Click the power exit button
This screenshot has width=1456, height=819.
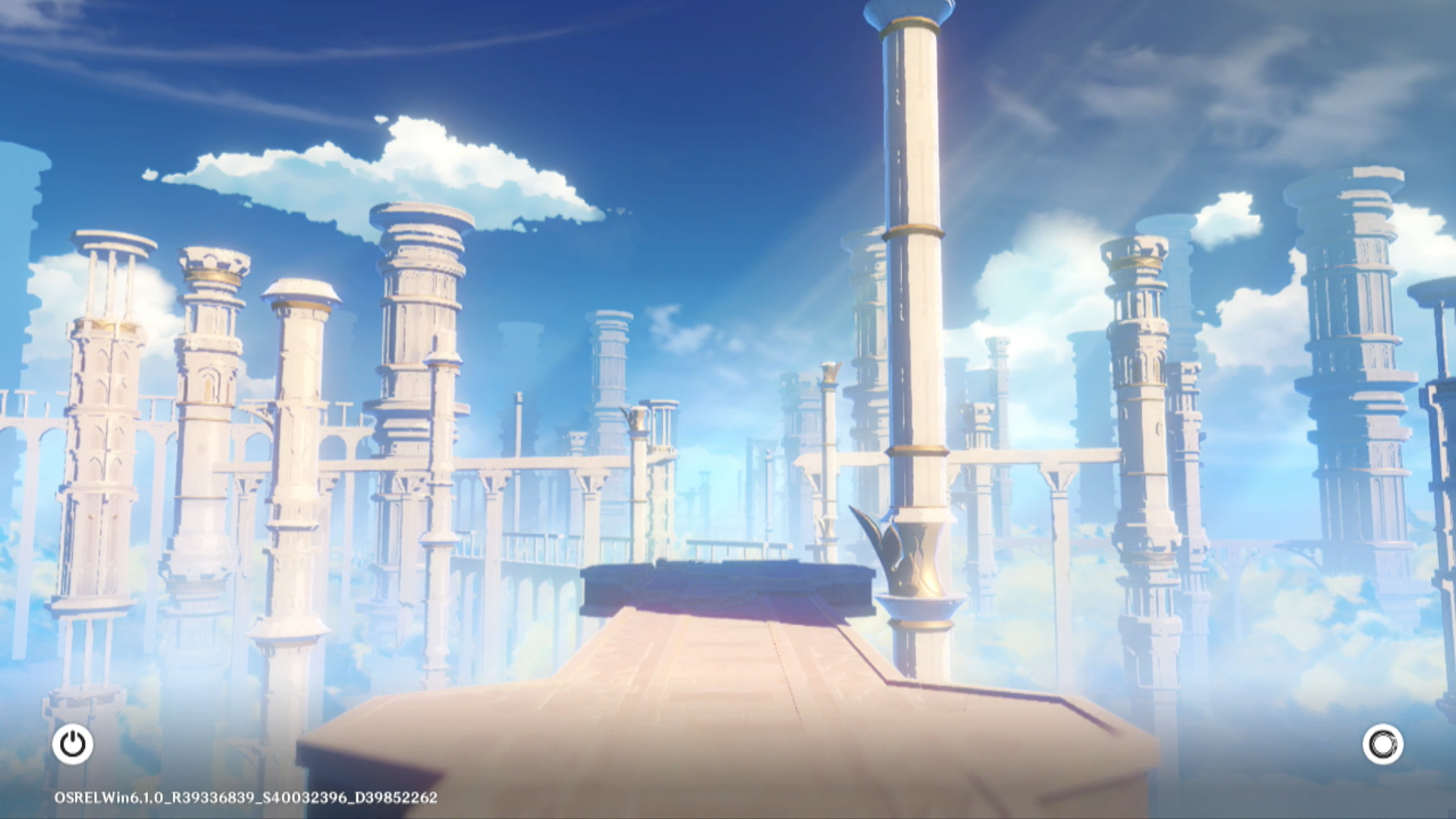[73, 744]
